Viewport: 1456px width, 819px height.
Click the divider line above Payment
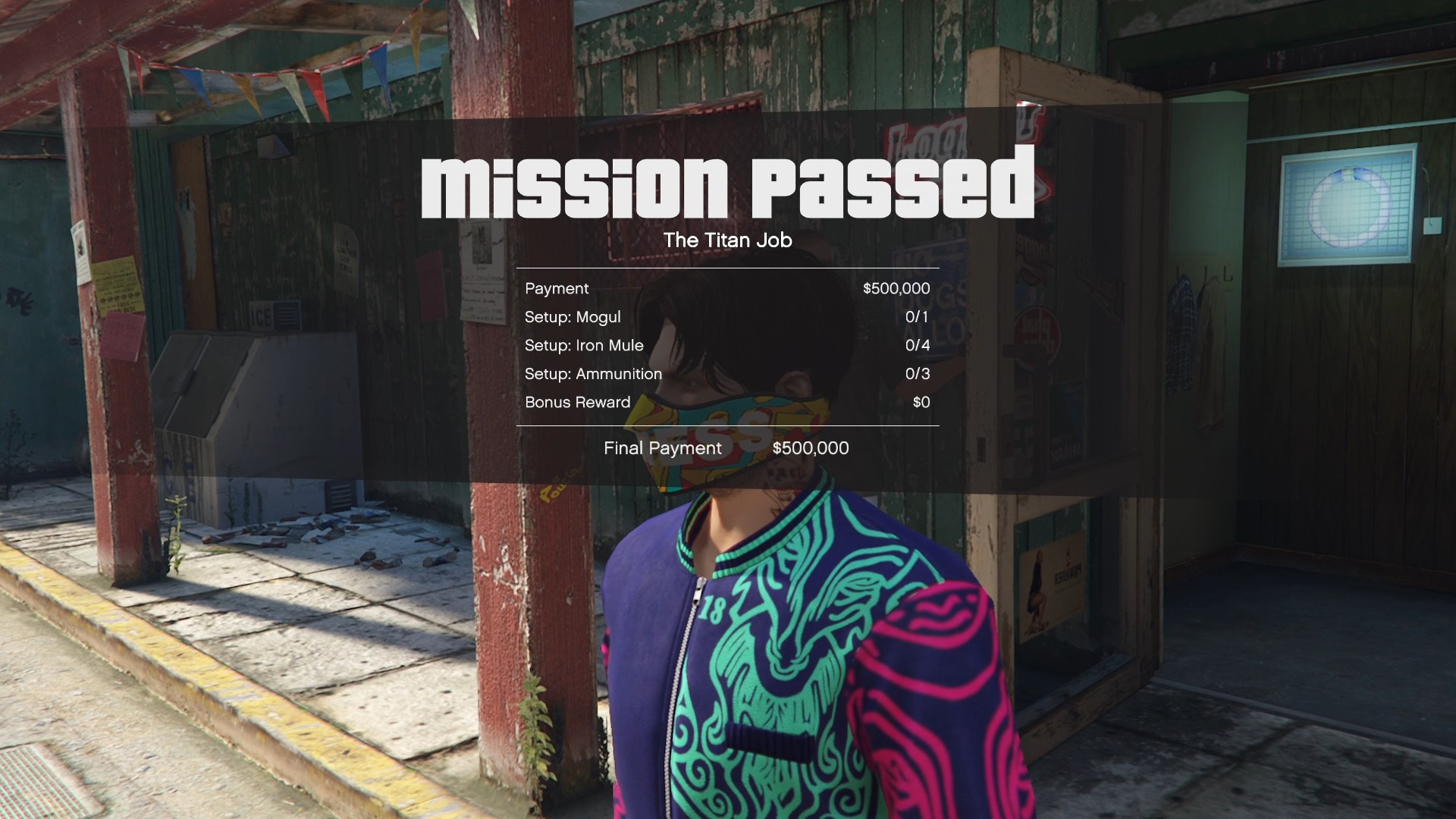pyautogui.click(x=728, y=267)
